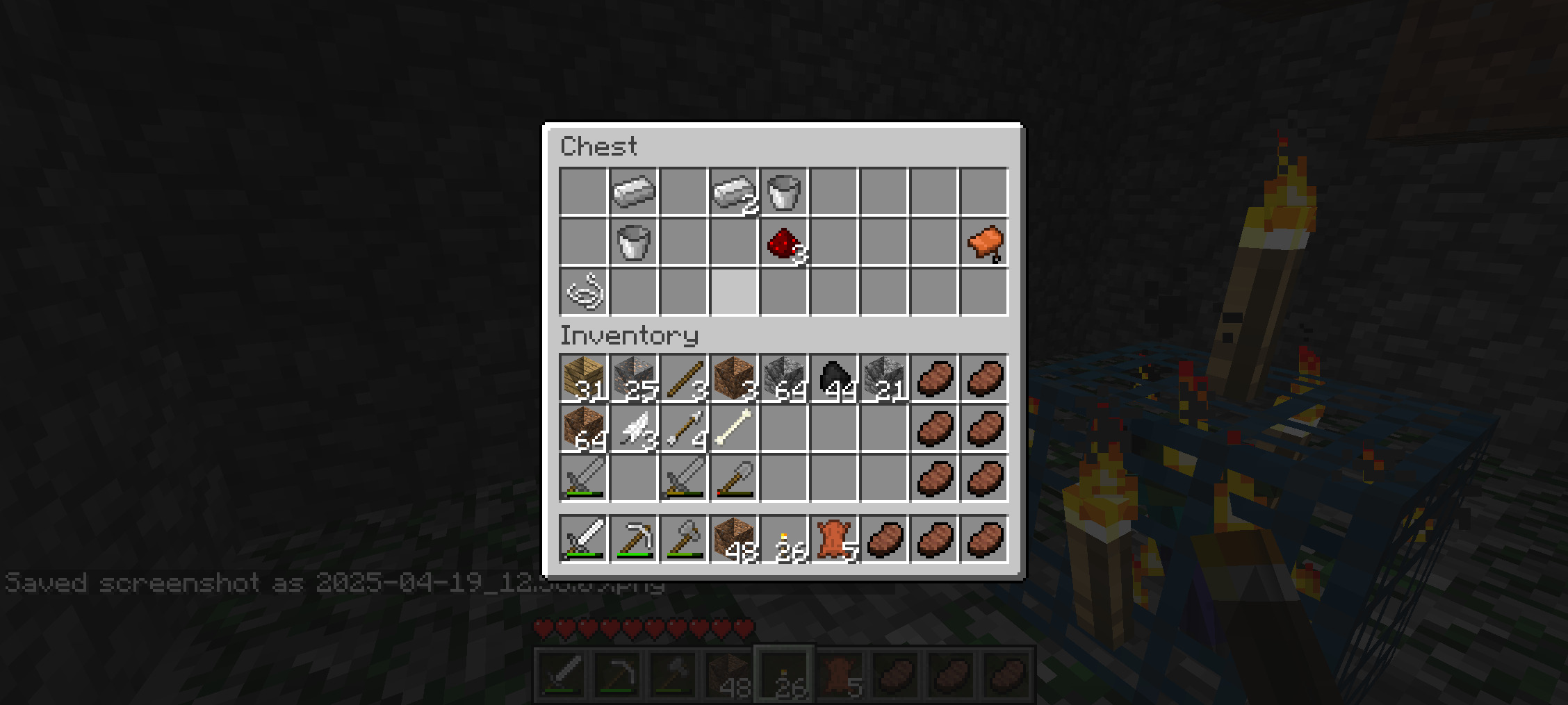Click the stack of 25 iron ore
The height and width of the screenshot is (705, 1568).
pos(633,379)
